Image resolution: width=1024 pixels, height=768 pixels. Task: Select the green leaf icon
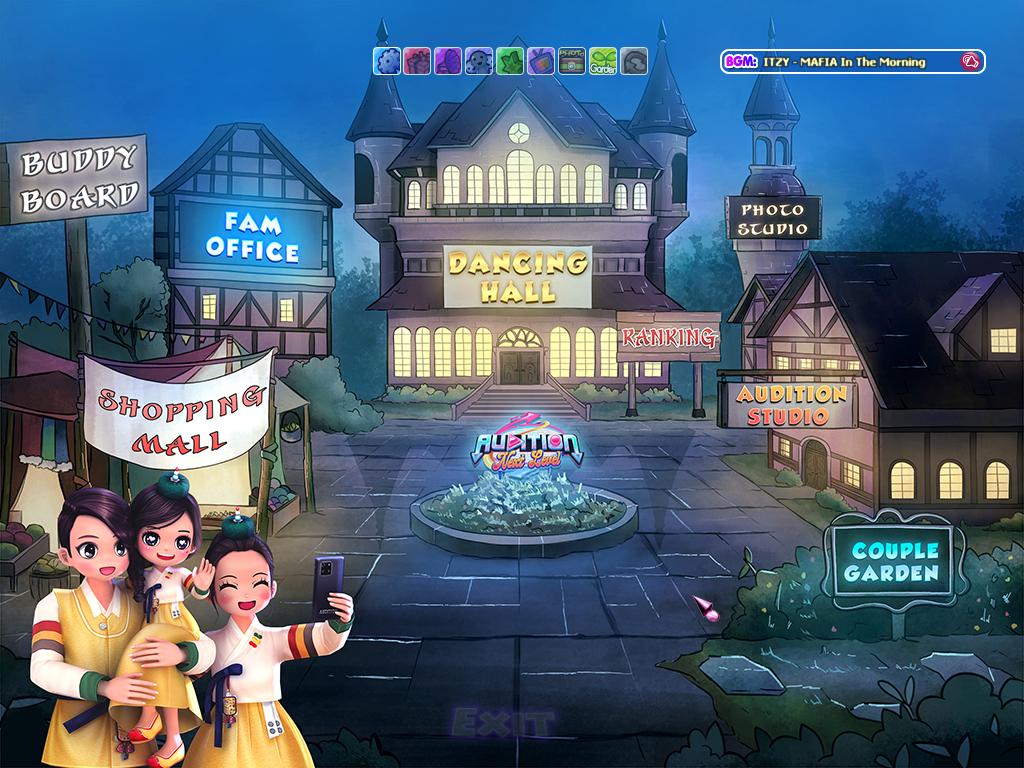pyautogui.click(x=510, y=61)
